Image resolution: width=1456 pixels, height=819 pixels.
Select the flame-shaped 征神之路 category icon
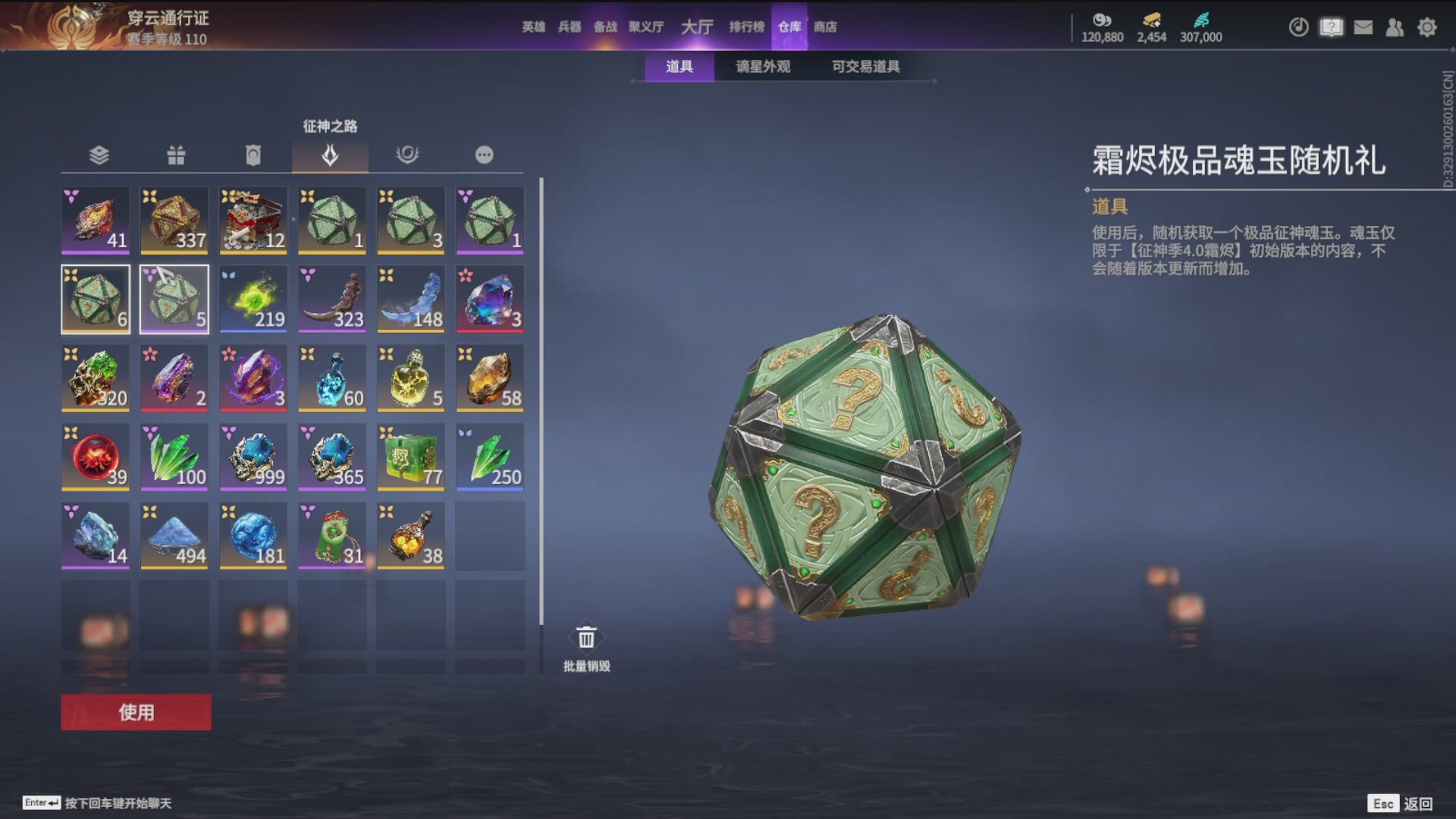coord(331,155)
